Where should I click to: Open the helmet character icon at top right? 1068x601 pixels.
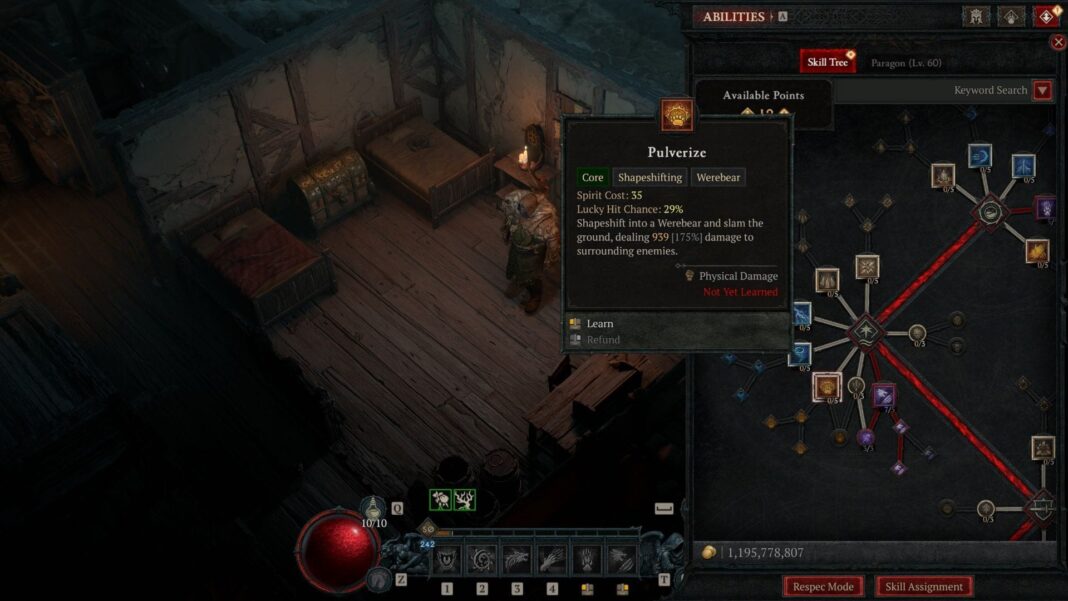point(976,17)
